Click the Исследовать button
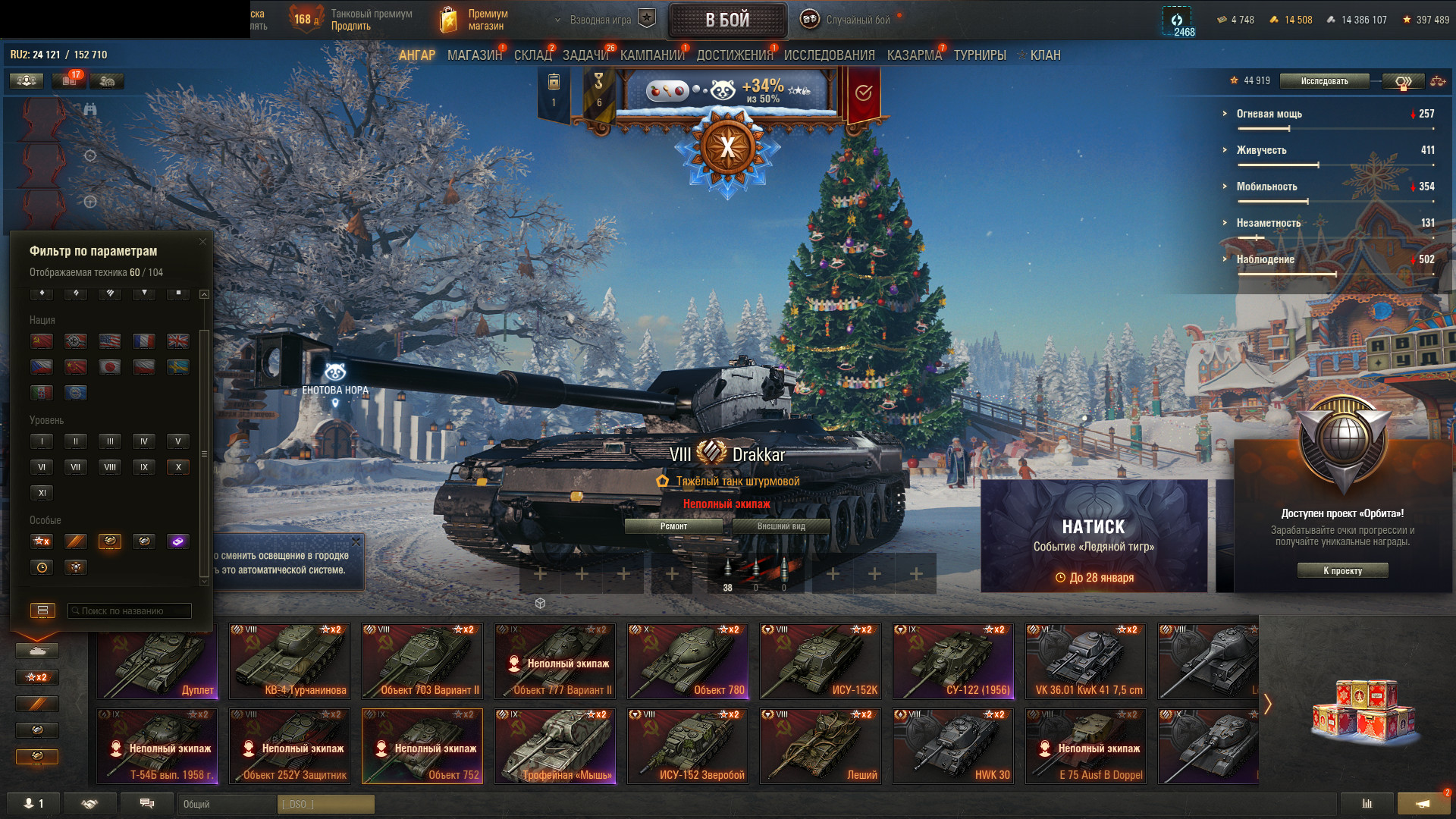Image resolution: width=1456 pixels, height=819 pixels. pos(1324,81)
